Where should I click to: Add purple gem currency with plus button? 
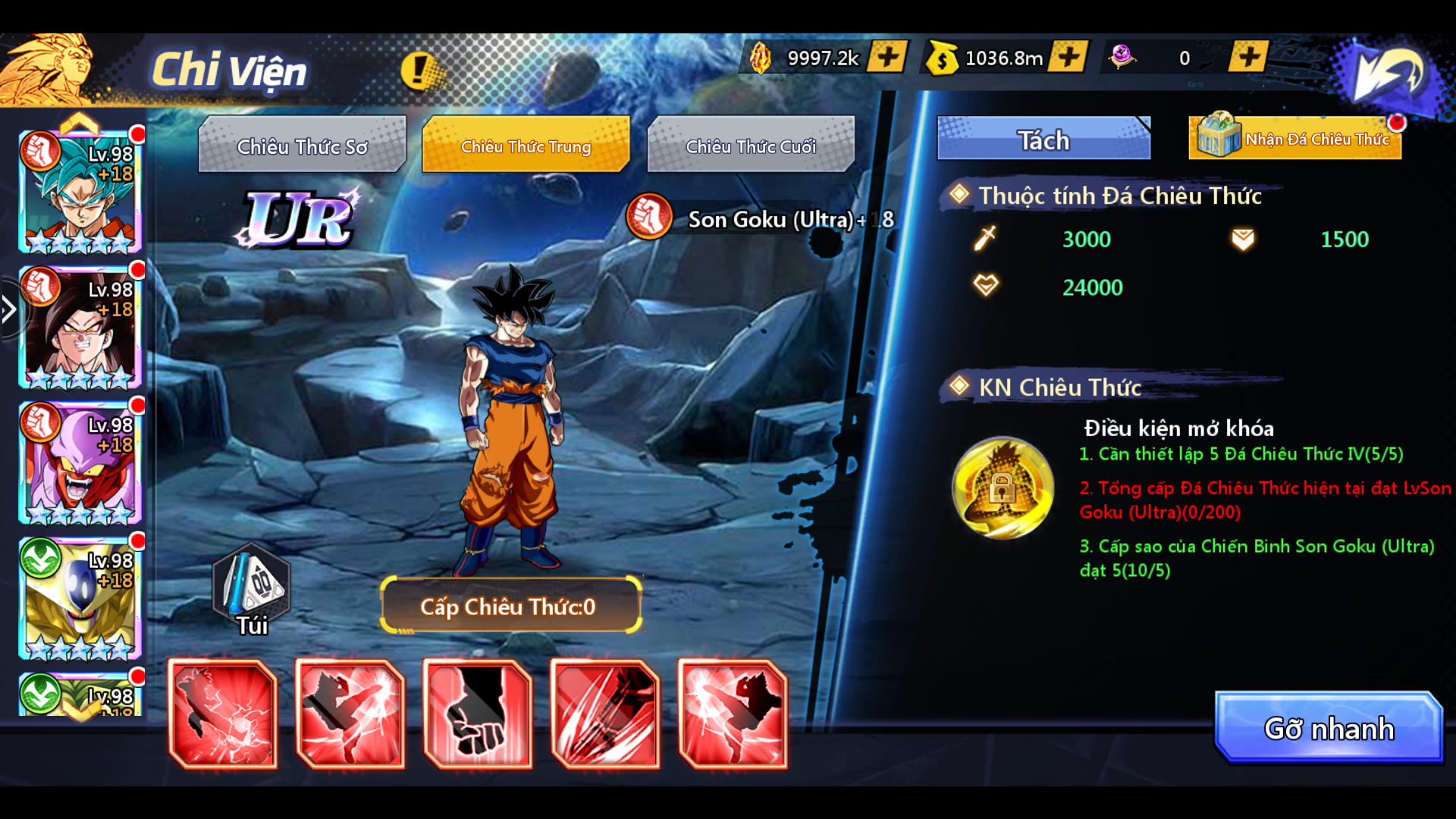[x=1248, y=57]
